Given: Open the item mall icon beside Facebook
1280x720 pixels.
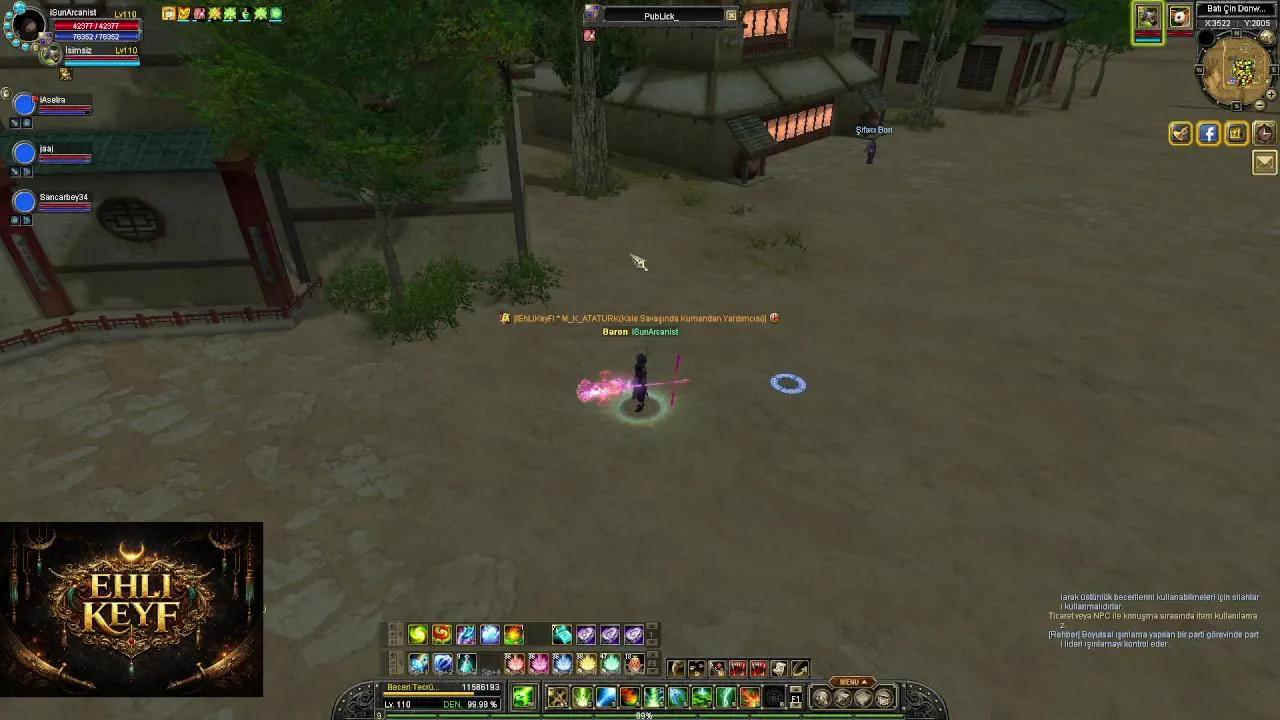Looking at the screenshot, I should click(1236, 134).
